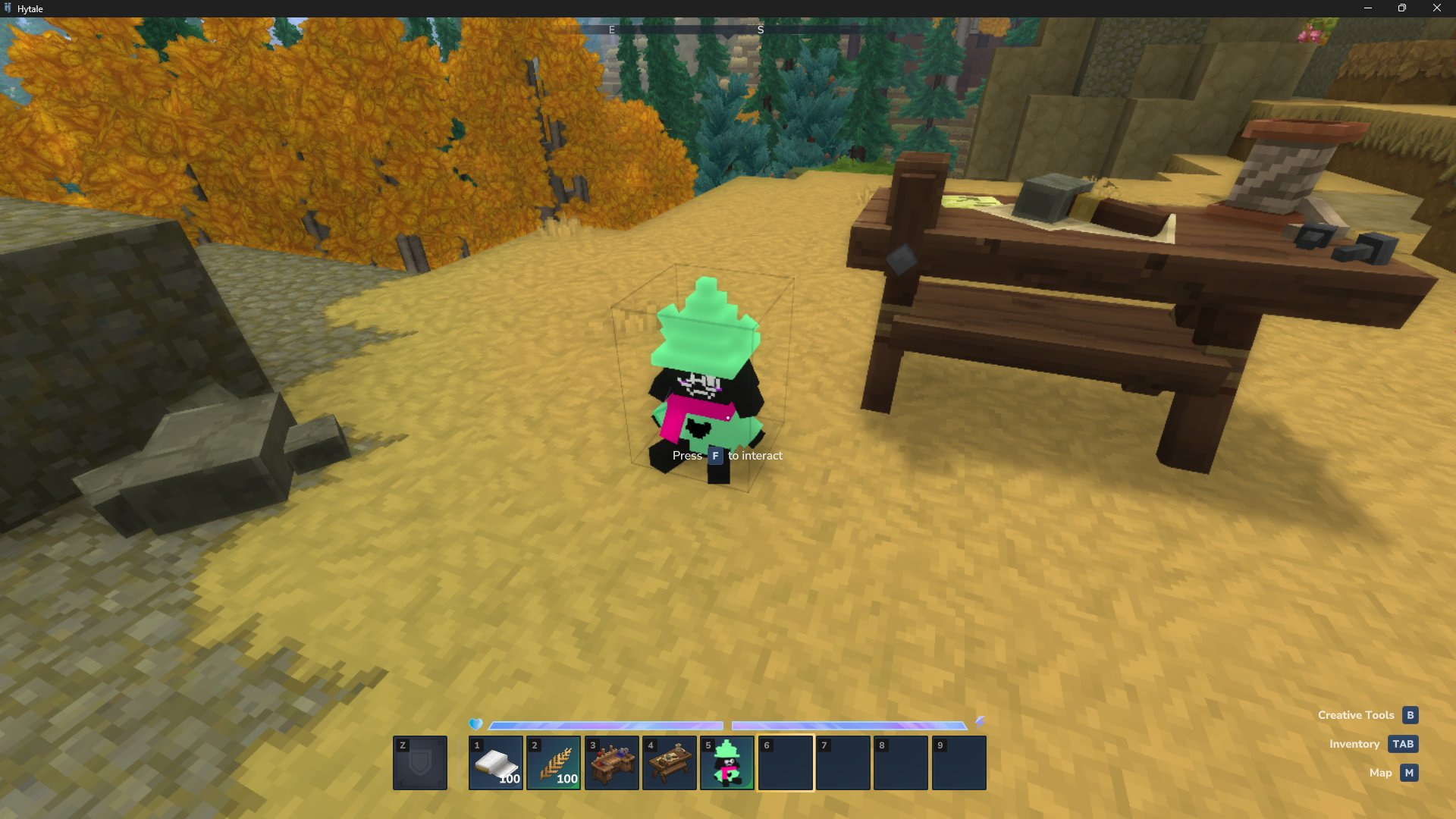Screen dimensions: 1456x819
Task: Select the highlighted empty slot 6
Action: coord(786,763)
